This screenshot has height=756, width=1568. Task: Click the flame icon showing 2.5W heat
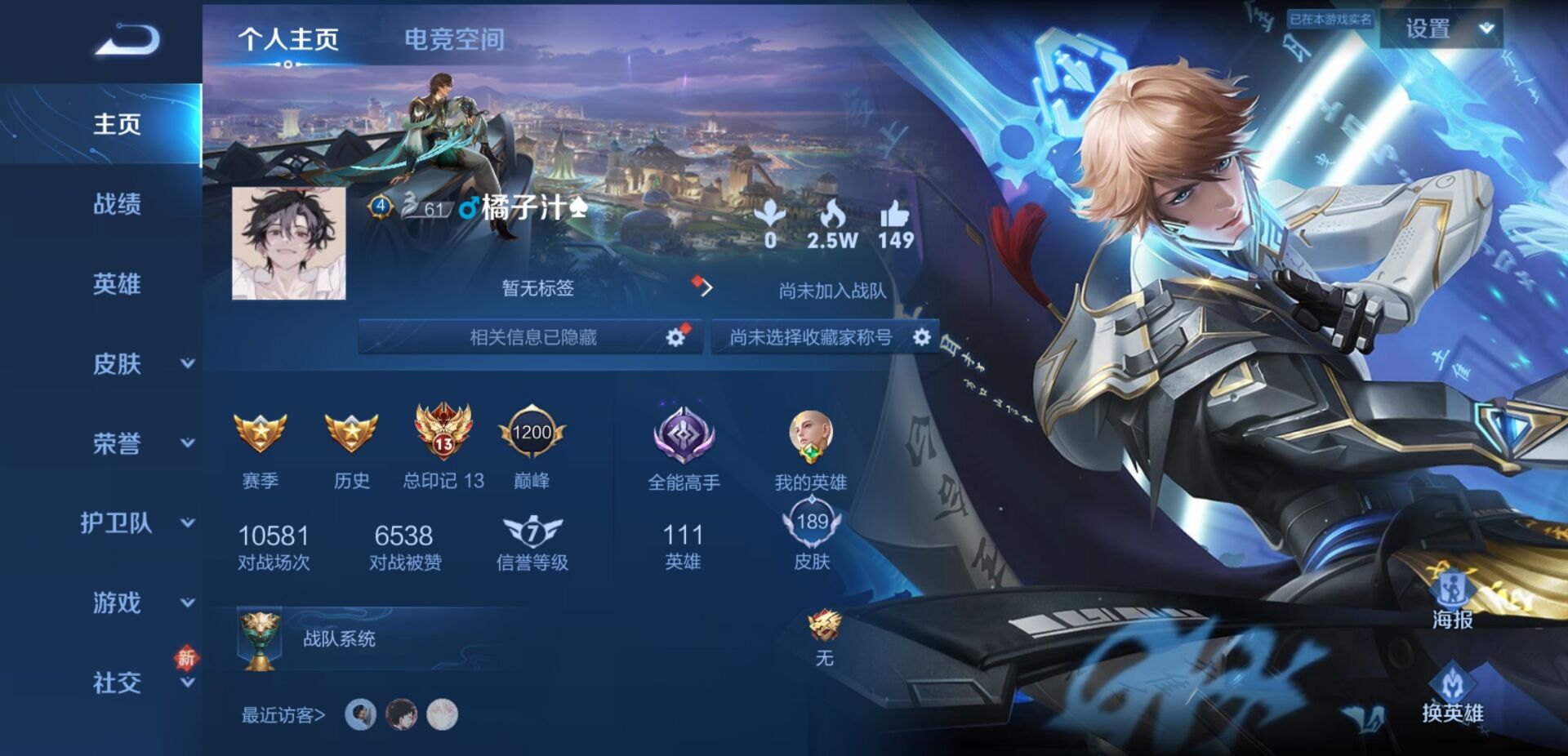[x=832, y=214]
